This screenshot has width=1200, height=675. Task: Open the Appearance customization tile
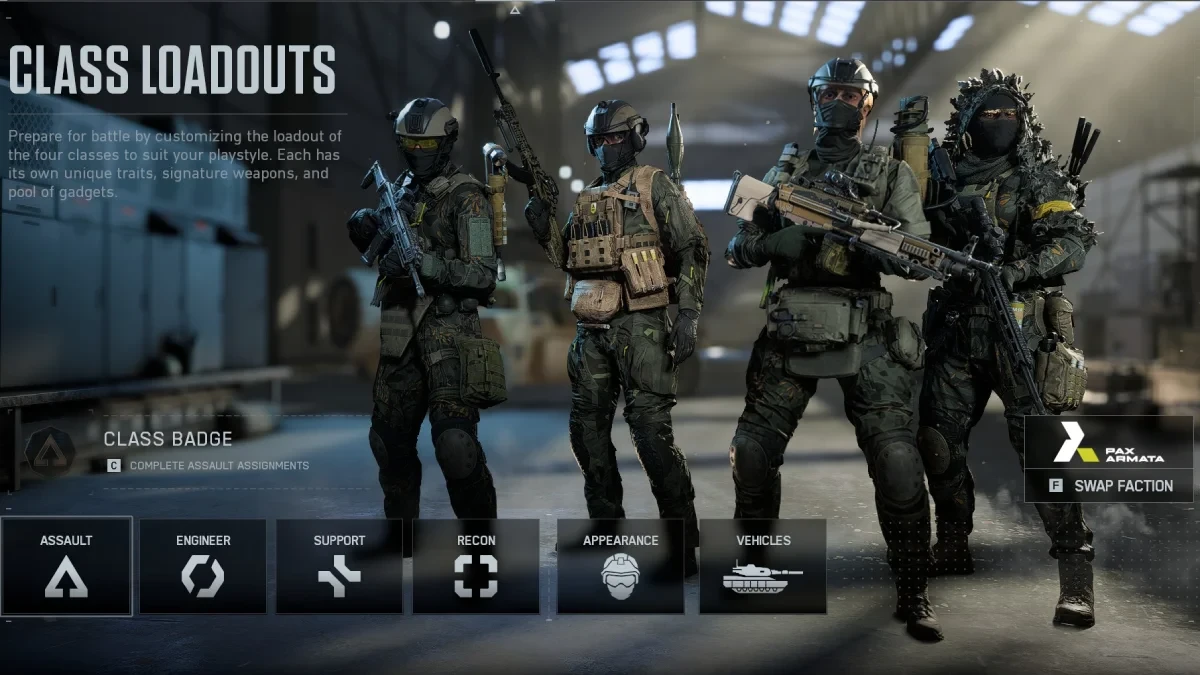click(x=620, y=566)
